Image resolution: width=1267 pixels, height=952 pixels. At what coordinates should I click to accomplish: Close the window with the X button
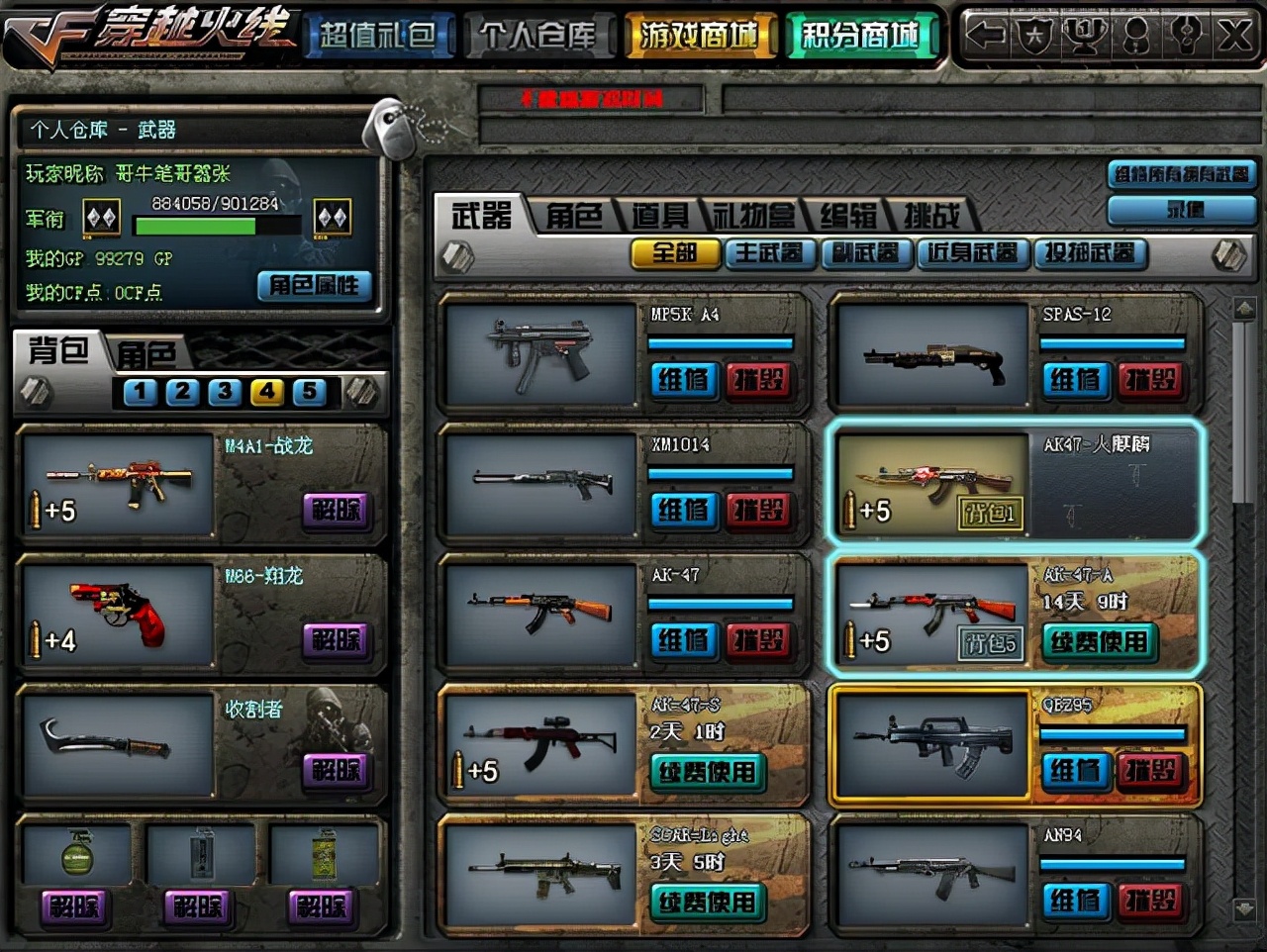click(x=1233, y=37)
